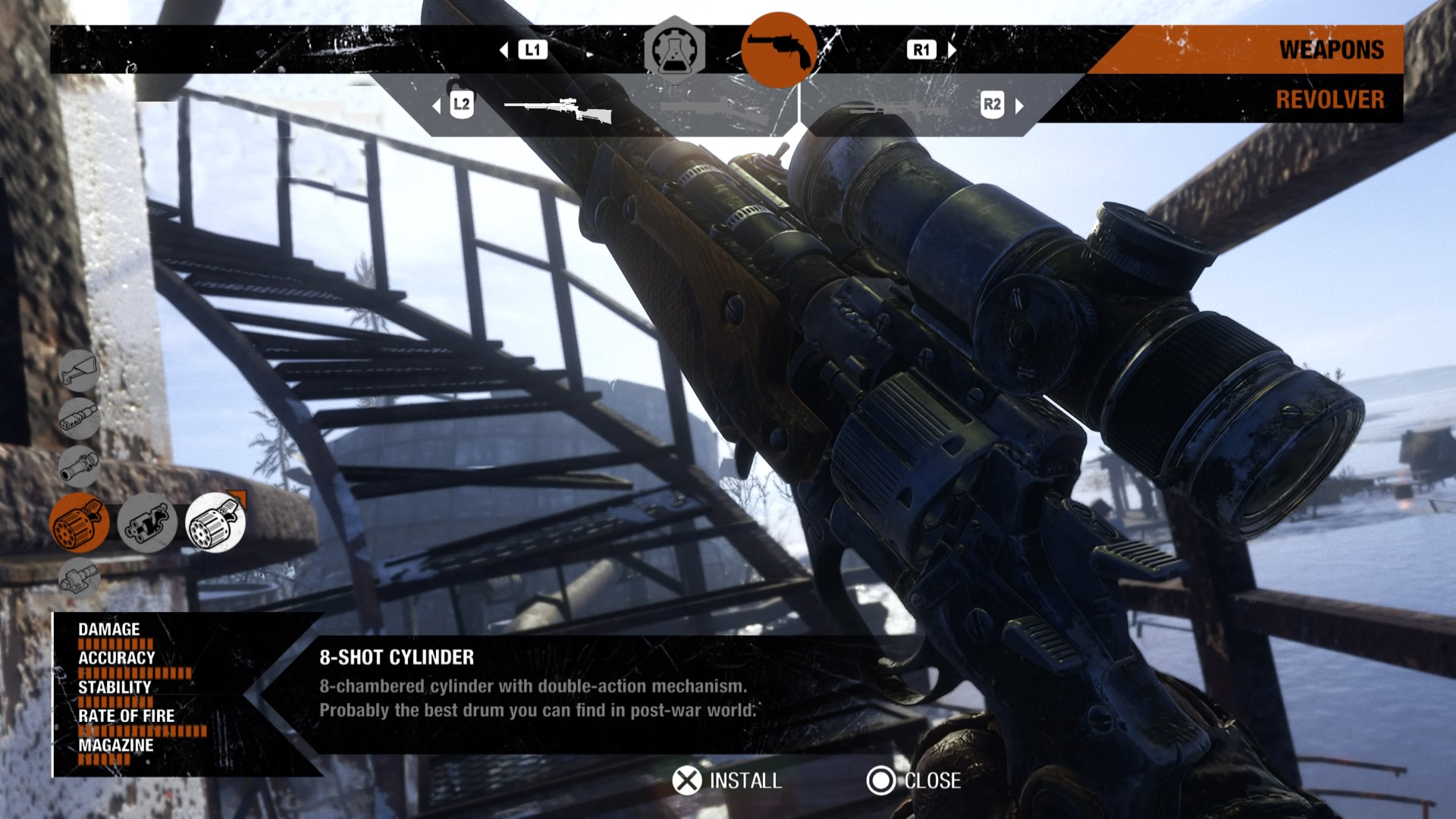The width and height of the screenshot is (1456, 819).
Task: Choose the stock attachment slot
Action: 79,371
